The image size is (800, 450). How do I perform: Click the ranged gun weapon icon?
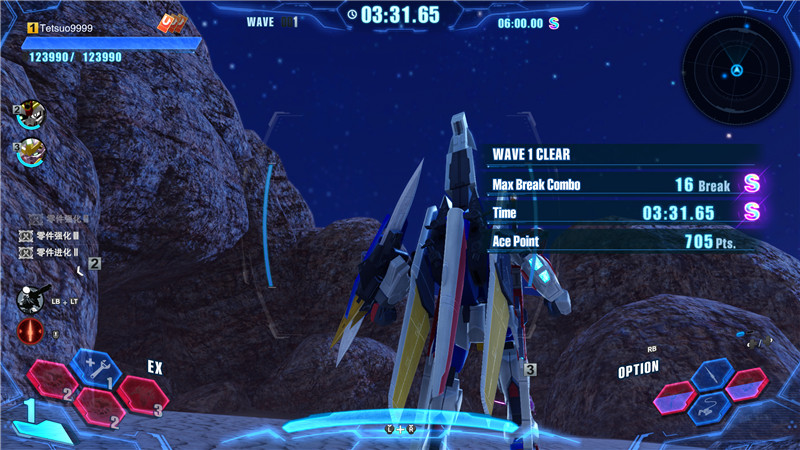32,299
